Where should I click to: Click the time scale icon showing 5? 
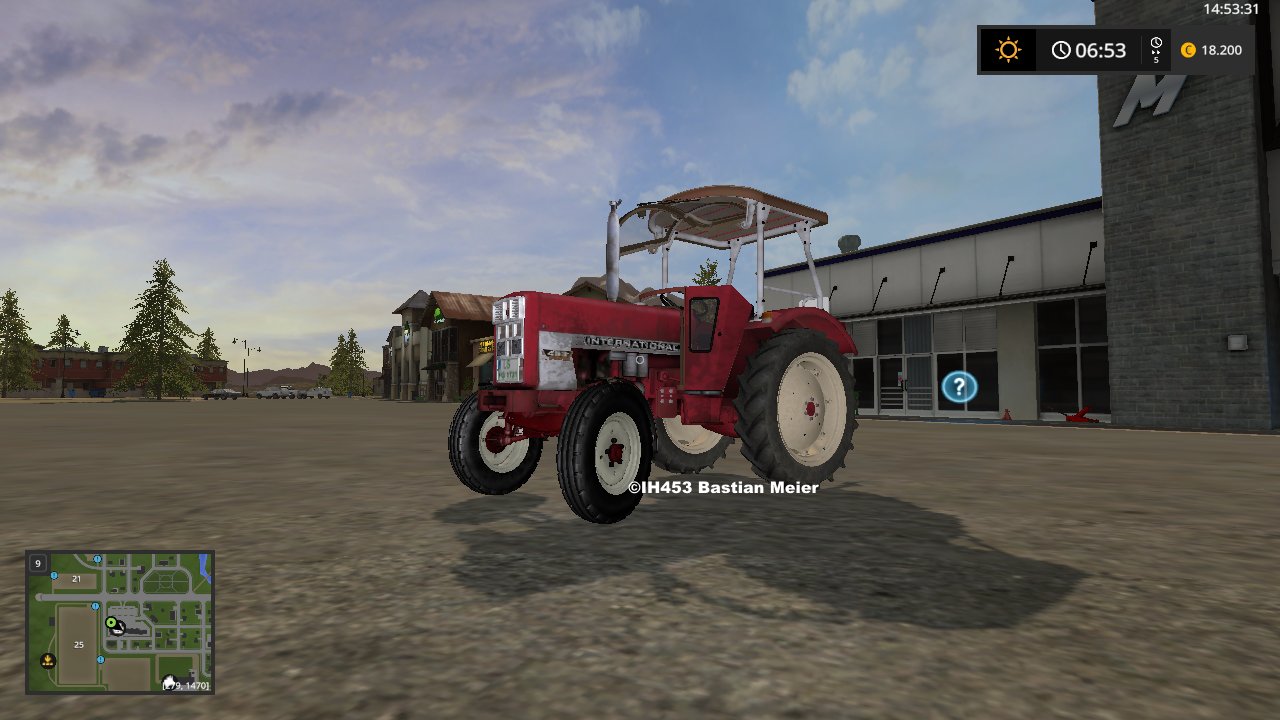[1156, 49]
